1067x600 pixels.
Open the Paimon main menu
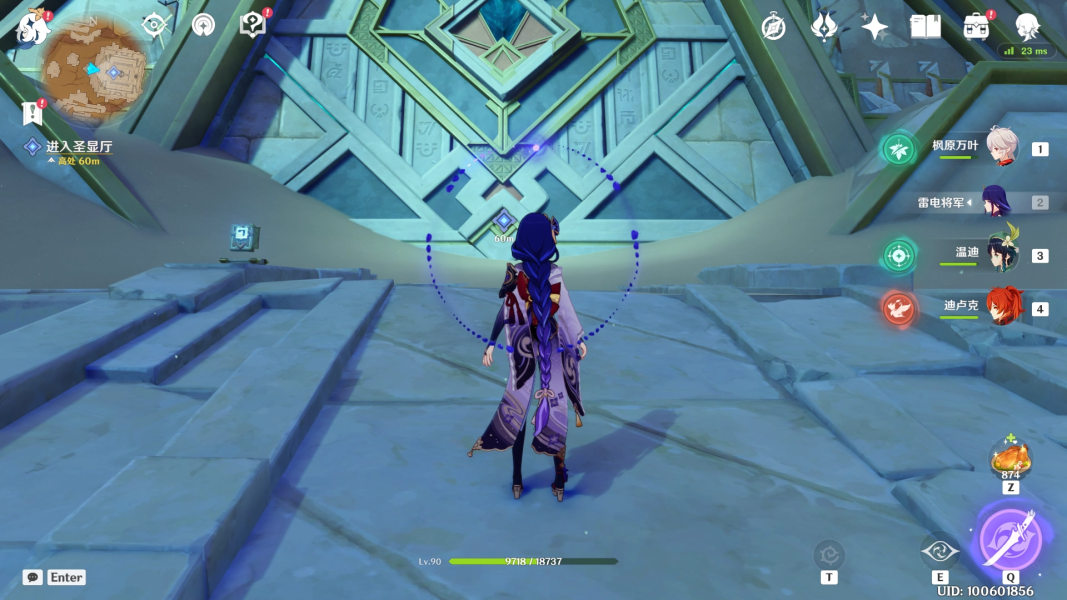click(x=33, y=27)
